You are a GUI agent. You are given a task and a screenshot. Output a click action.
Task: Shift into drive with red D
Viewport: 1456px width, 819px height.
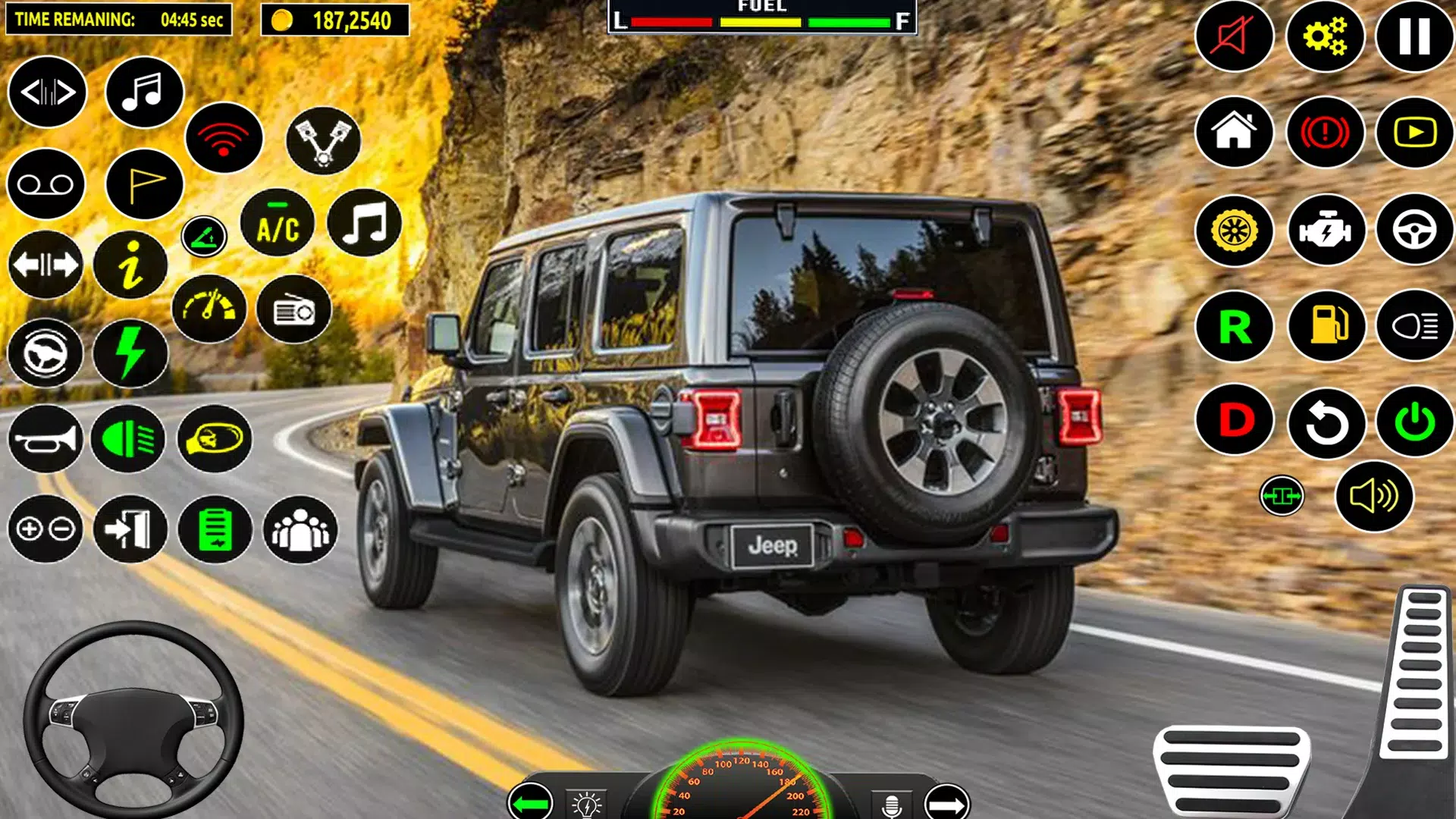pos(1235,420)
